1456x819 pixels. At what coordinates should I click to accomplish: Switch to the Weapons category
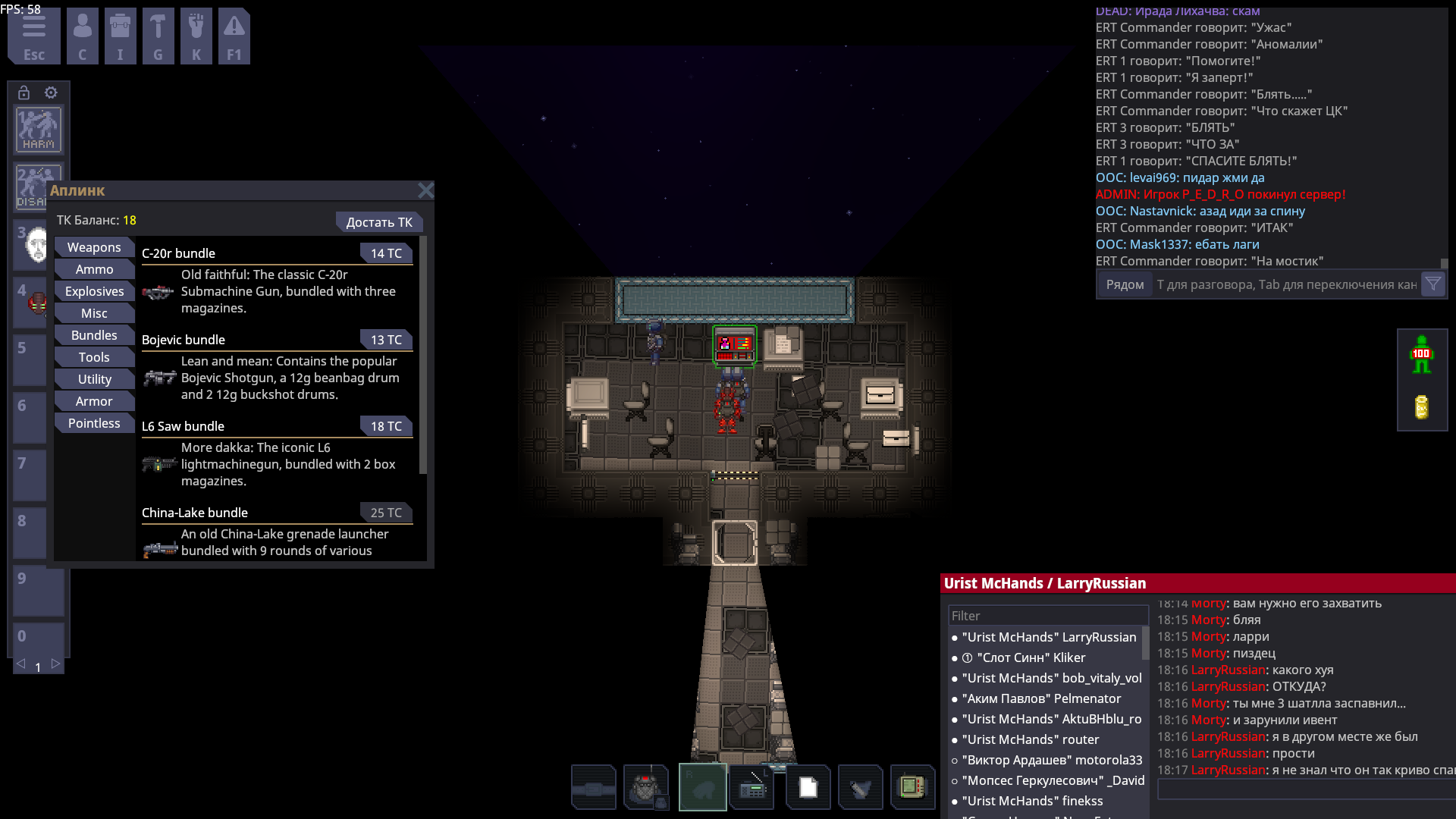pos(94,247)
